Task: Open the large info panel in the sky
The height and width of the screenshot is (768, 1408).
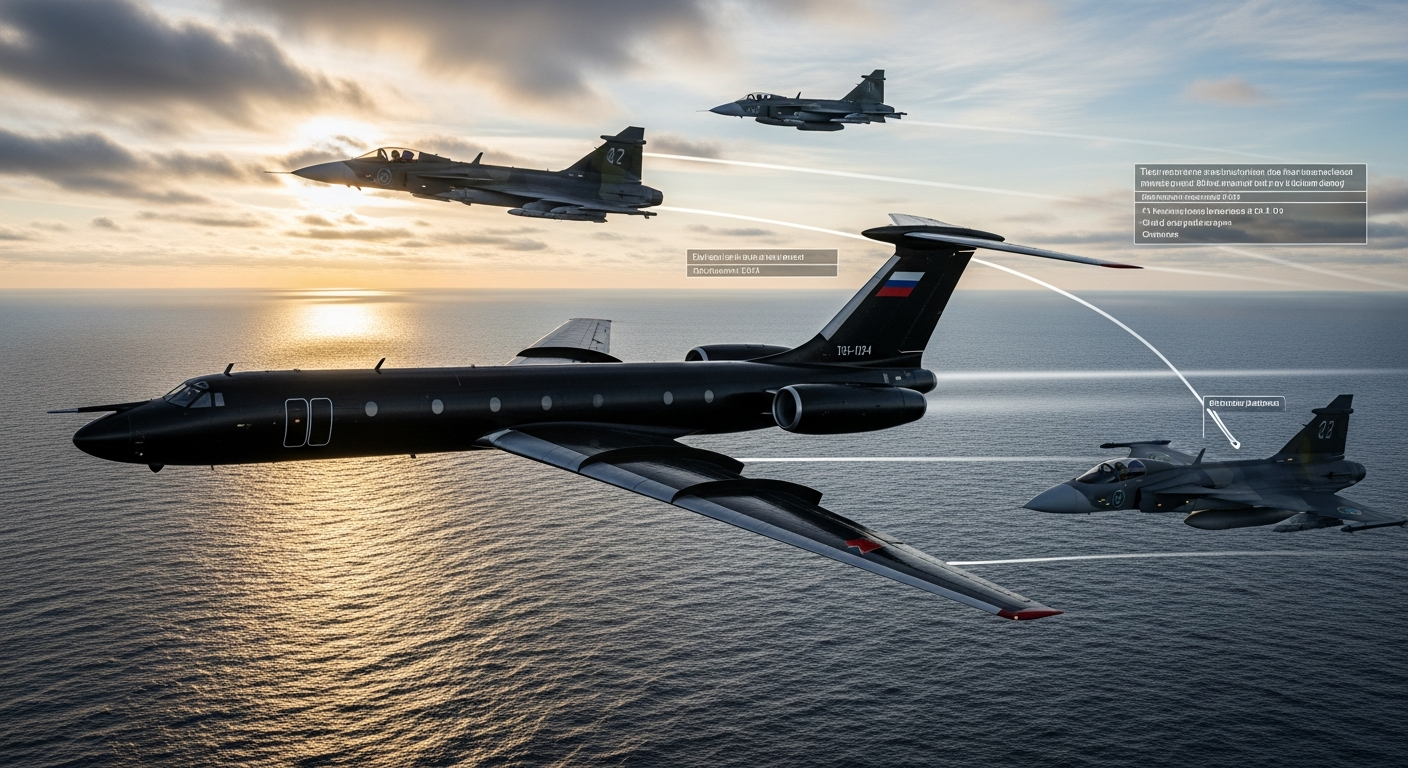Action: point(1250,204)
